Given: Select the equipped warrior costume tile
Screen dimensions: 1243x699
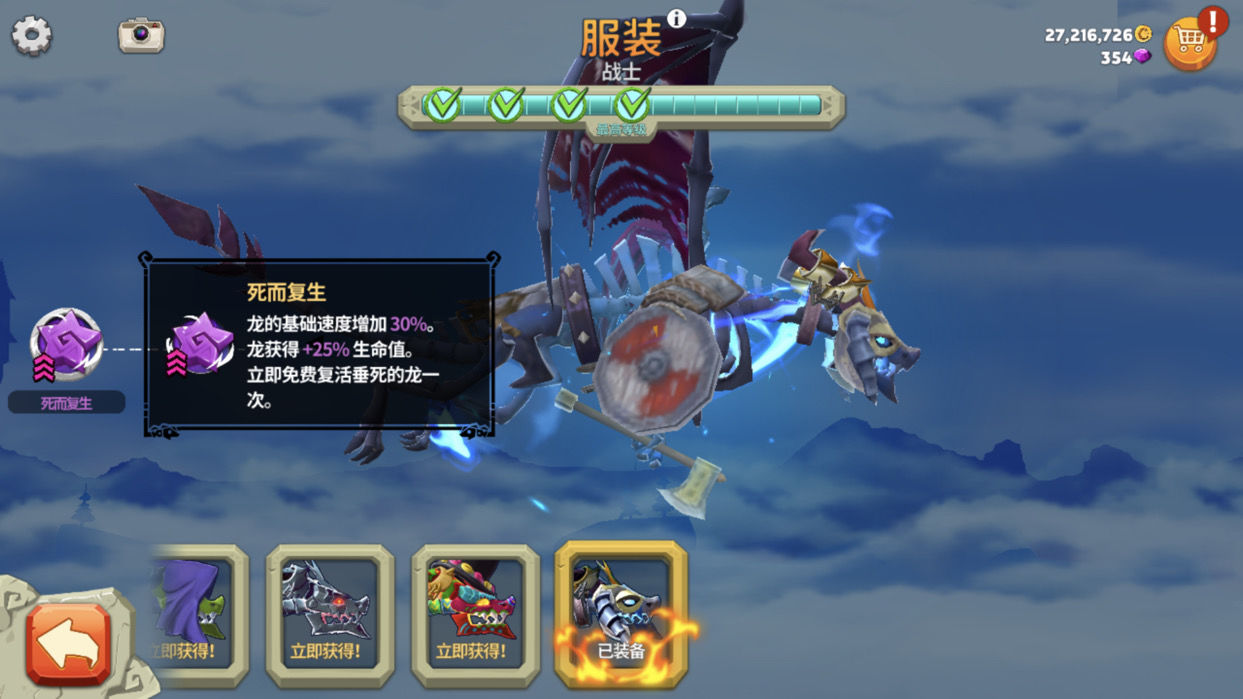Looking at the screenshot, I should coord(620,614).
